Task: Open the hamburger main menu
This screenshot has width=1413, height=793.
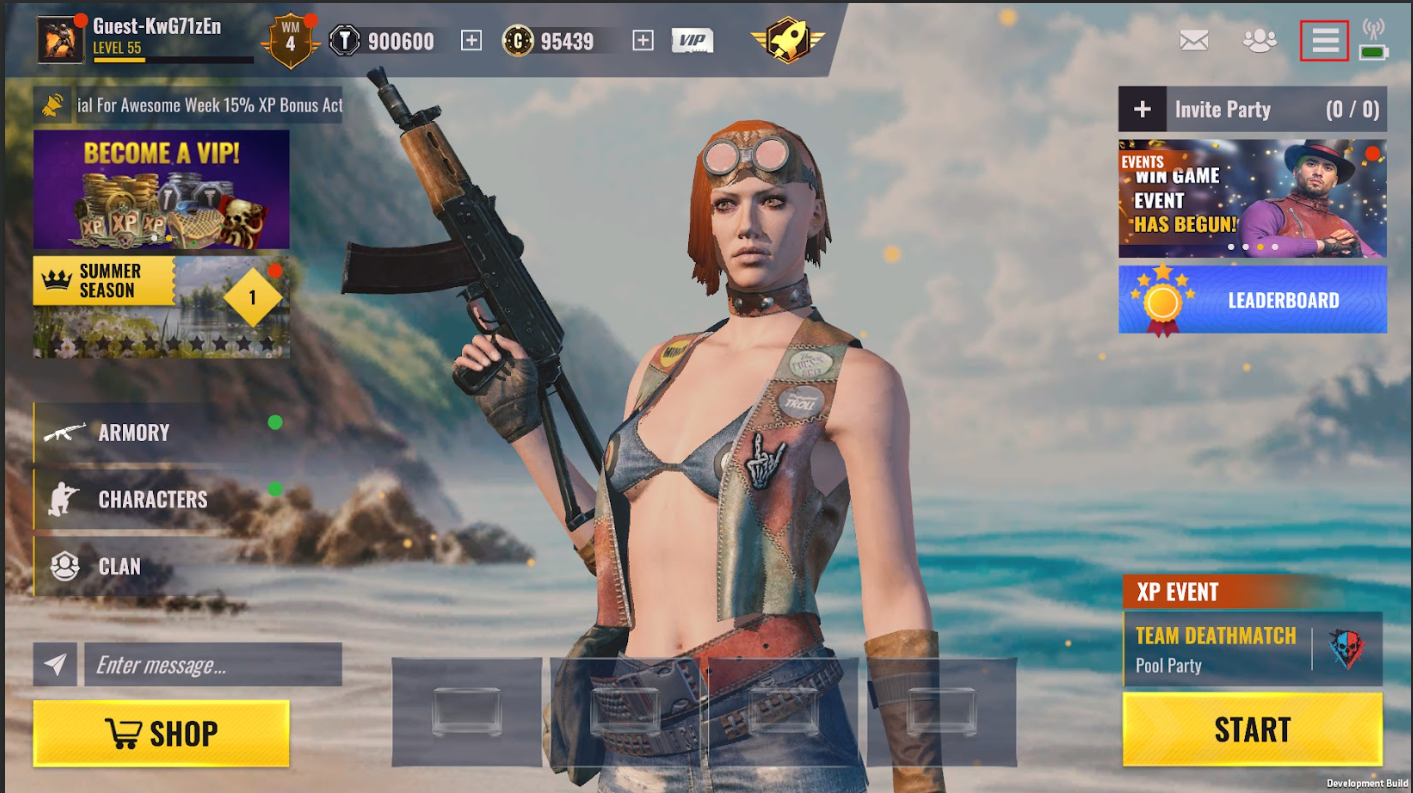Action: click(x=1325, y=41)
